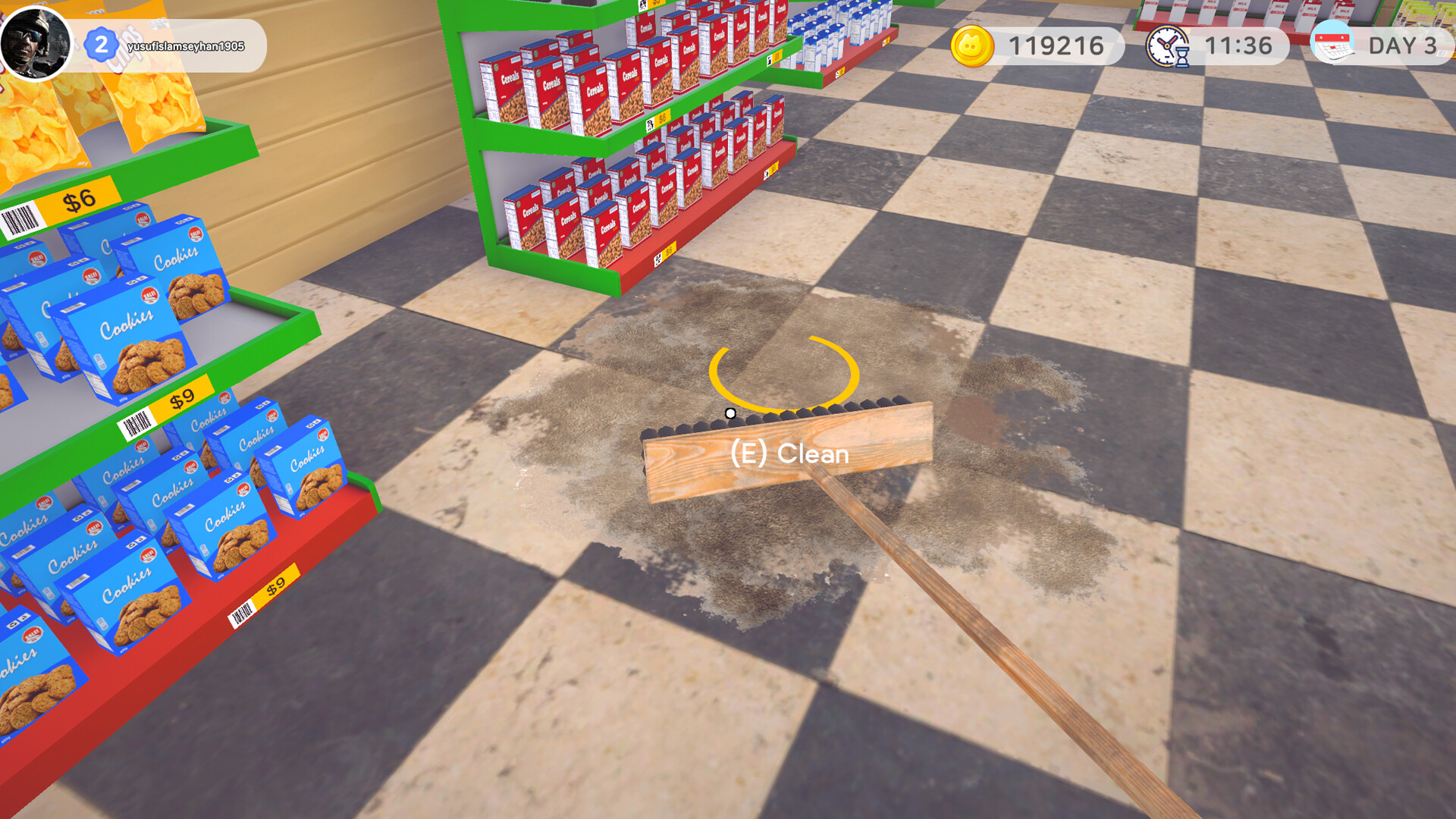Open the bottom cereal shelf barcode label
Viewport: 1456px width, 819px height.
[x=658, y=258]
